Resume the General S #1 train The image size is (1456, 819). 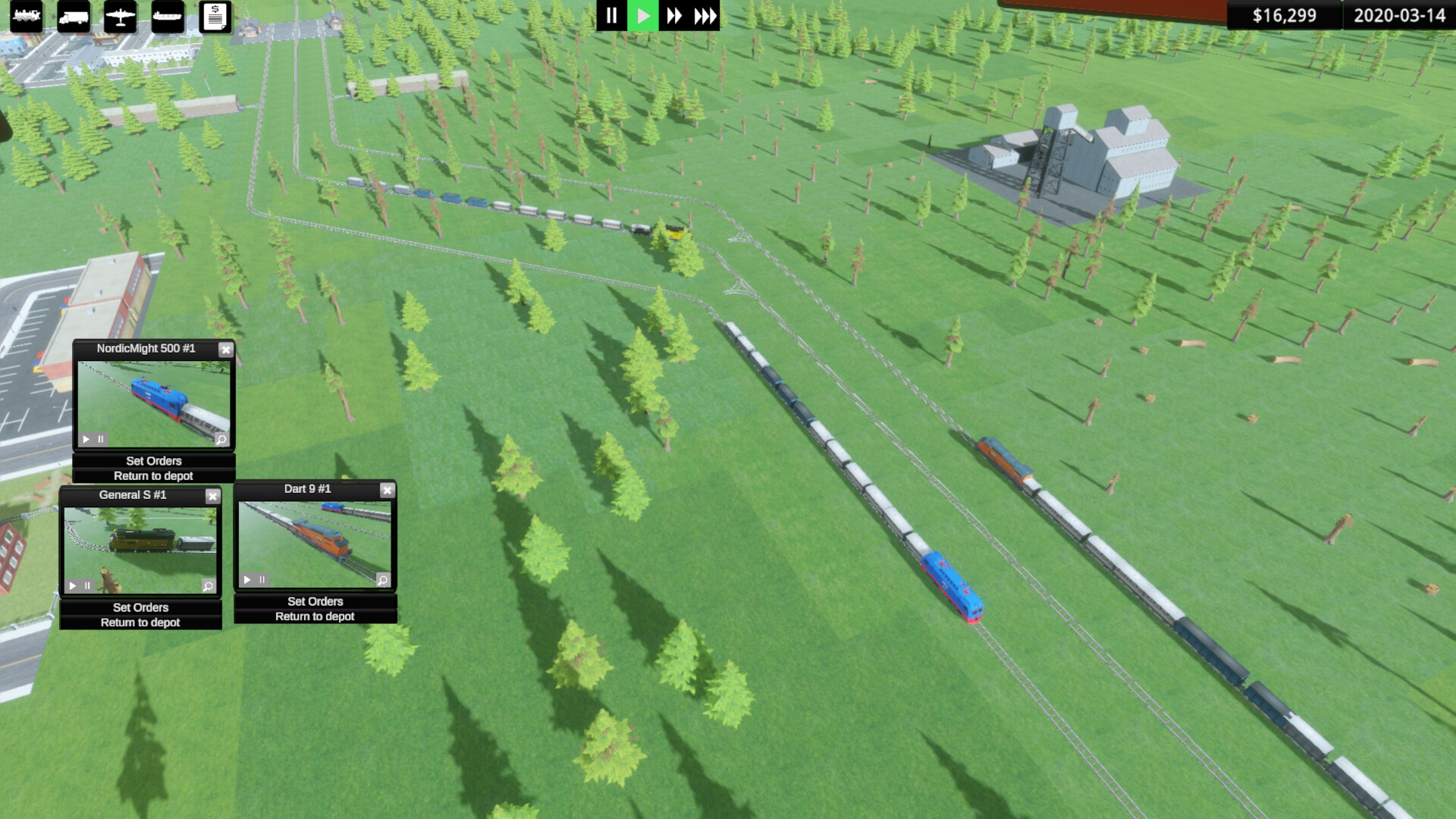click(73, 585)
